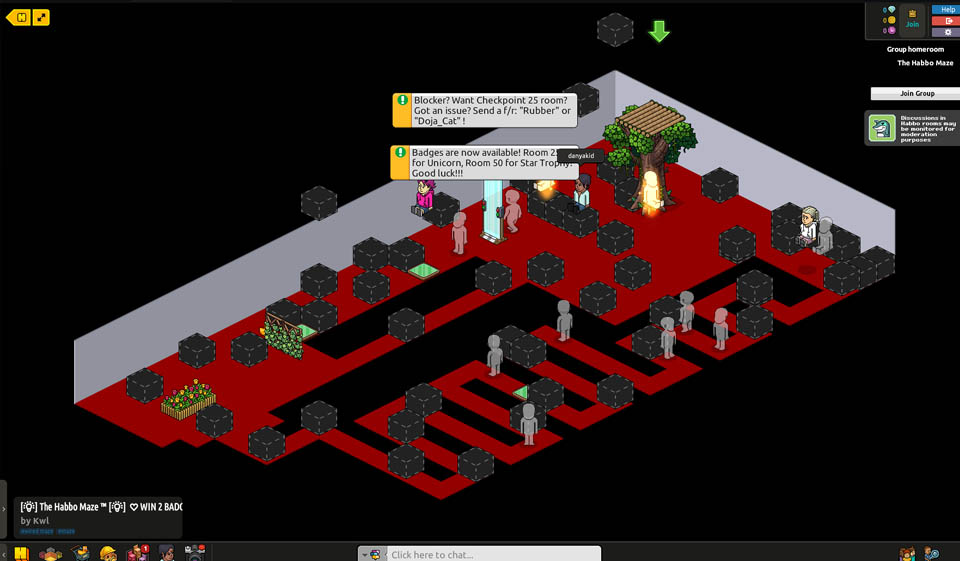Open the friend search icon
The height and width of the screenshot is (561, 960).
click(931, 553)
